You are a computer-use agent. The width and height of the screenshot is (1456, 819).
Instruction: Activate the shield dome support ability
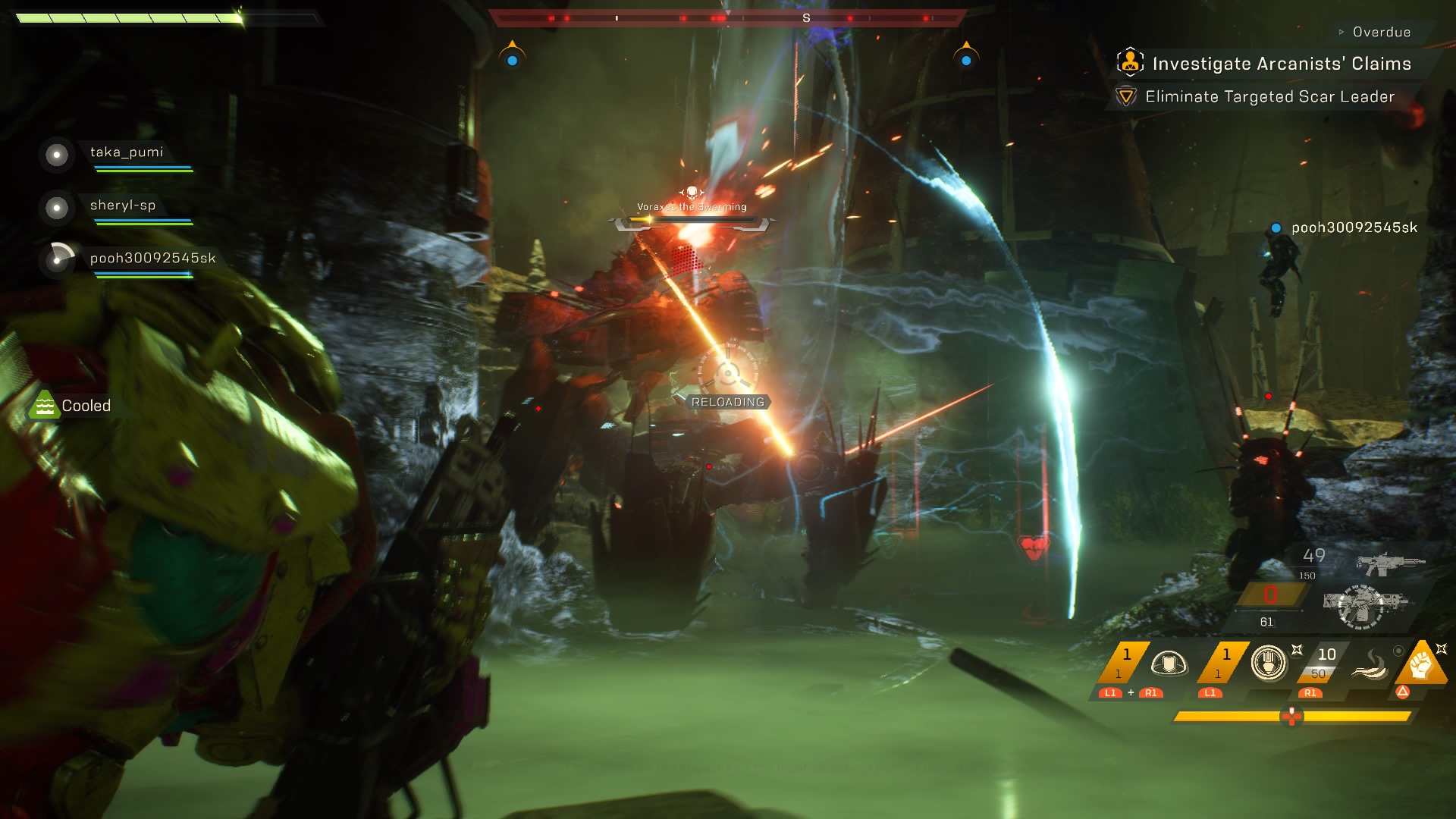pos(1169,664)
